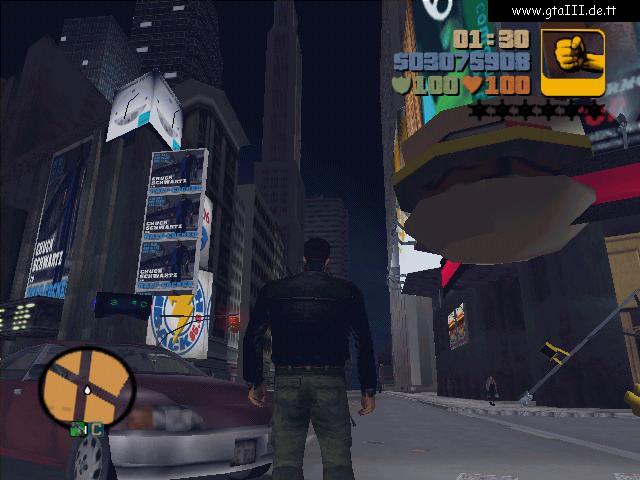The image size is (640, 480).
Task: Click the circular radar minimap
Action: click(87, 384)
